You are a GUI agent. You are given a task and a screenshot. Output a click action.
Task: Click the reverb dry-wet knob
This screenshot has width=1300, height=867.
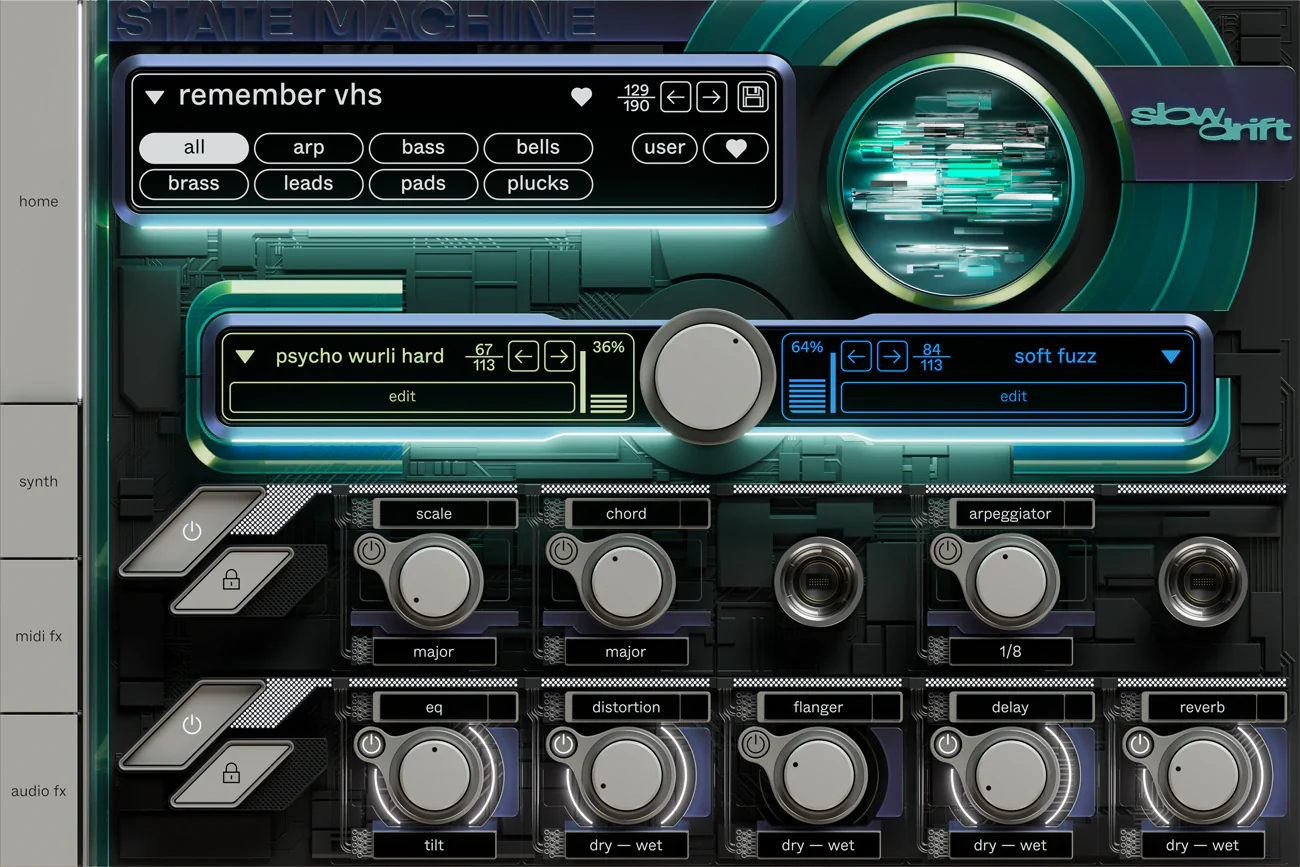(1201, 775)
